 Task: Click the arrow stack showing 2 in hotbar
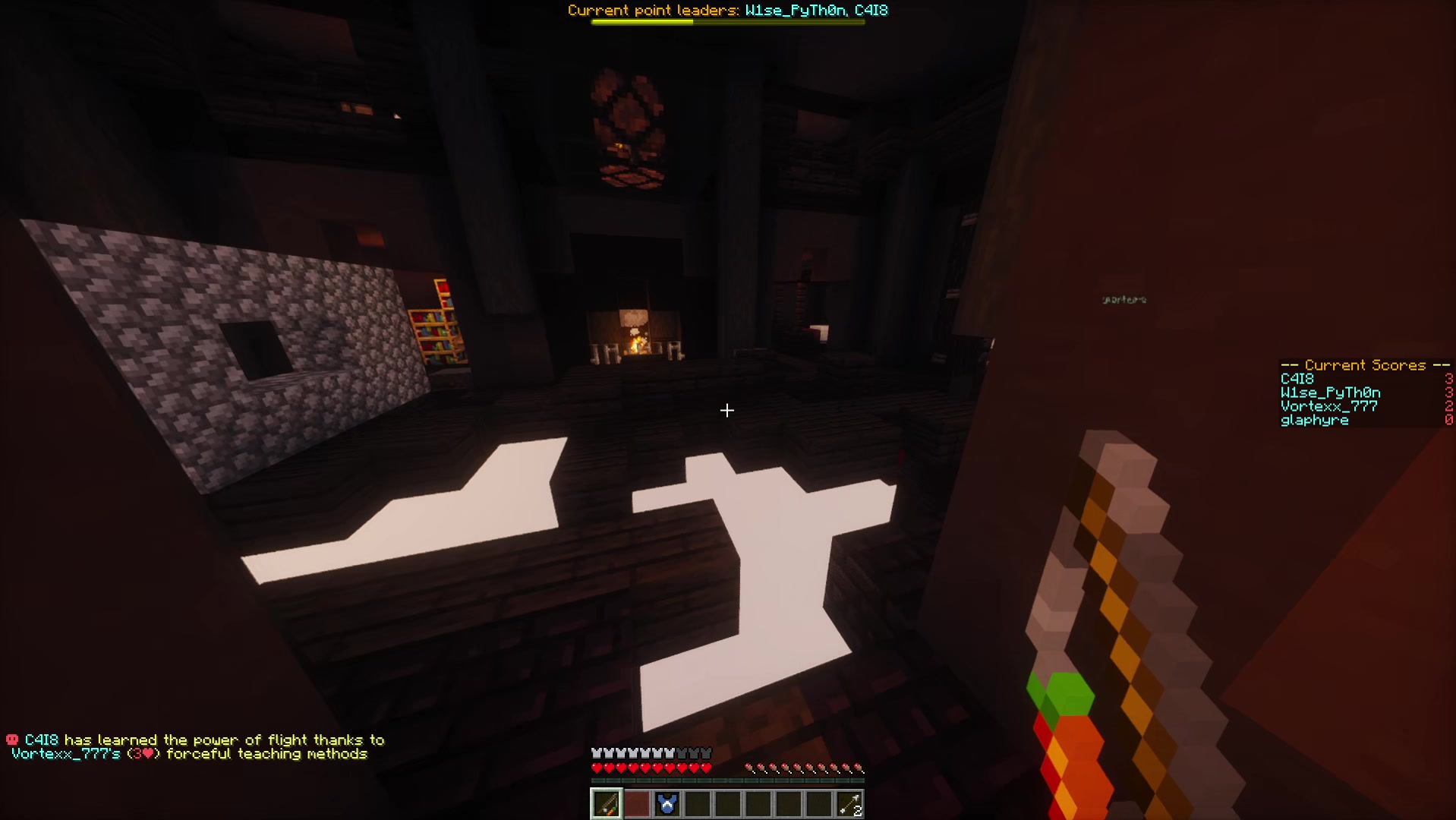[849, 803]
